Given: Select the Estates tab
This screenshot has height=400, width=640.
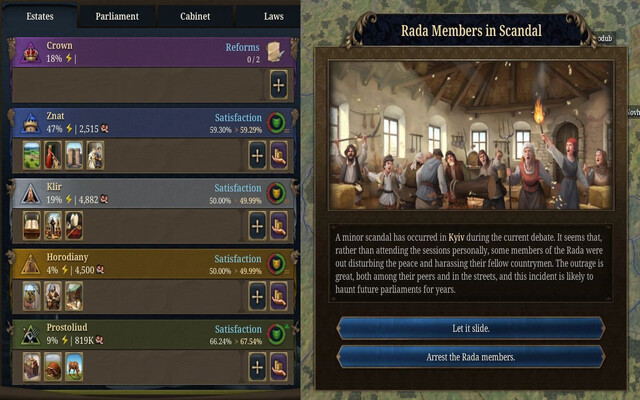Looking at the screenshot, I should 40,16.
